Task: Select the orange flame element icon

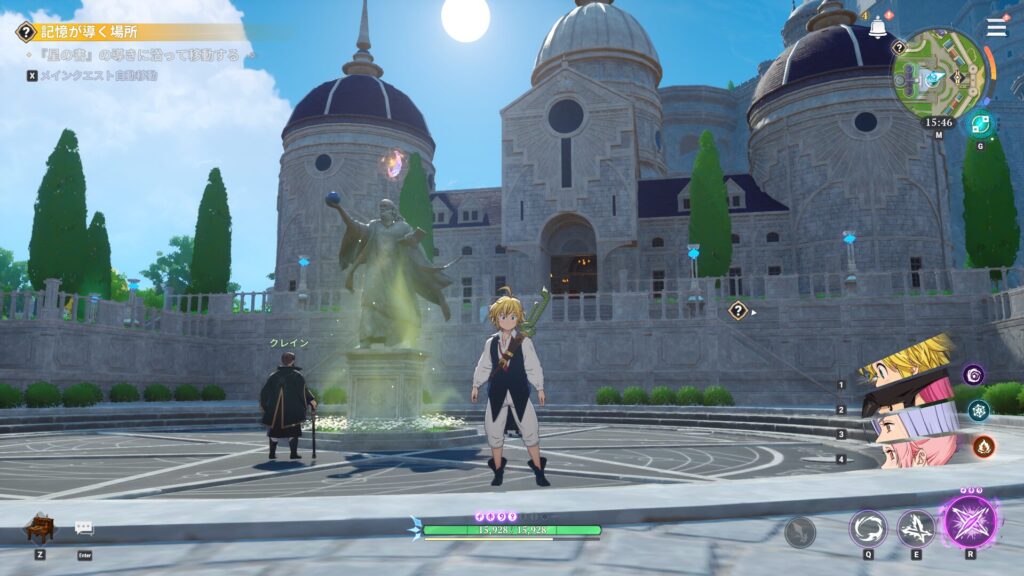Action: pos(983,446)
